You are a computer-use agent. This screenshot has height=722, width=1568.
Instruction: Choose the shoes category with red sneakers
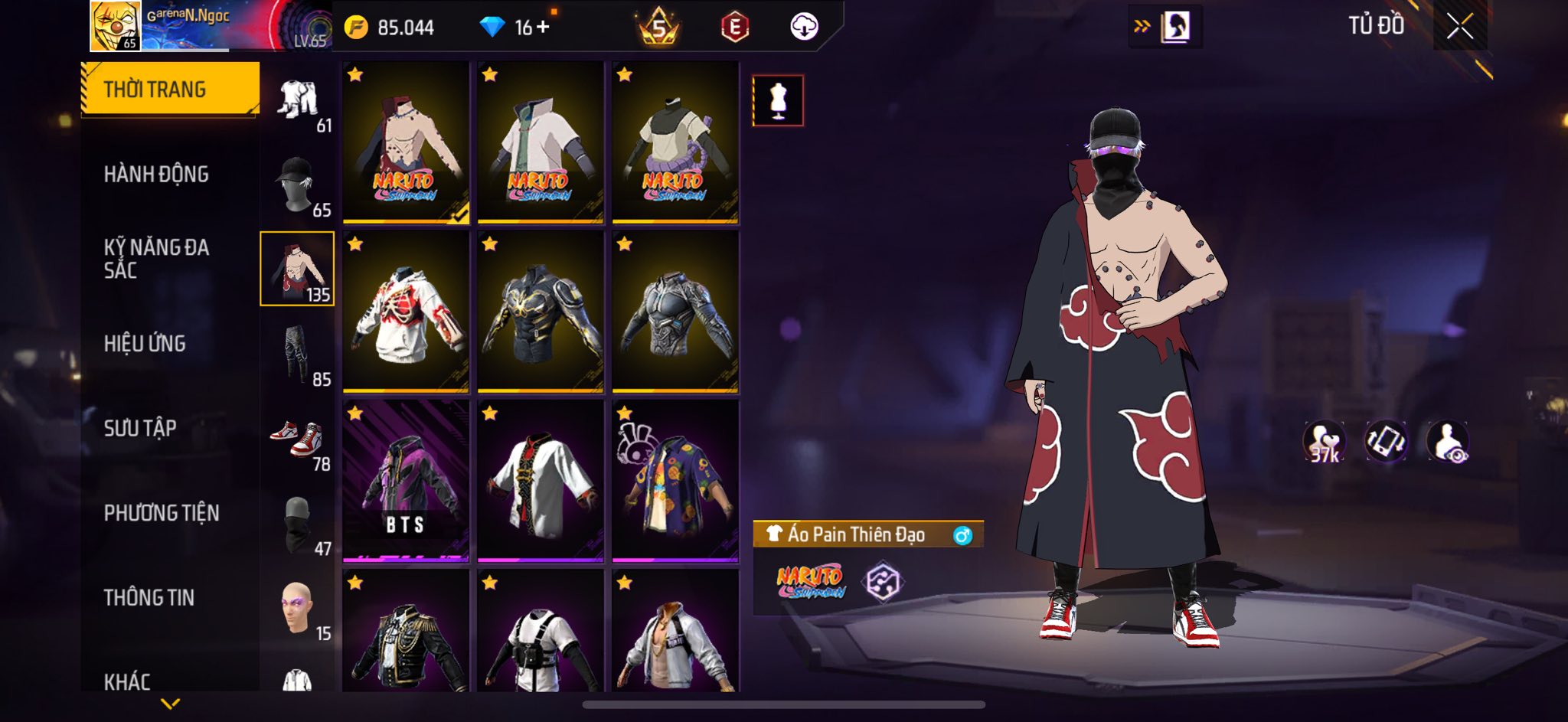[x=298, y=439]
